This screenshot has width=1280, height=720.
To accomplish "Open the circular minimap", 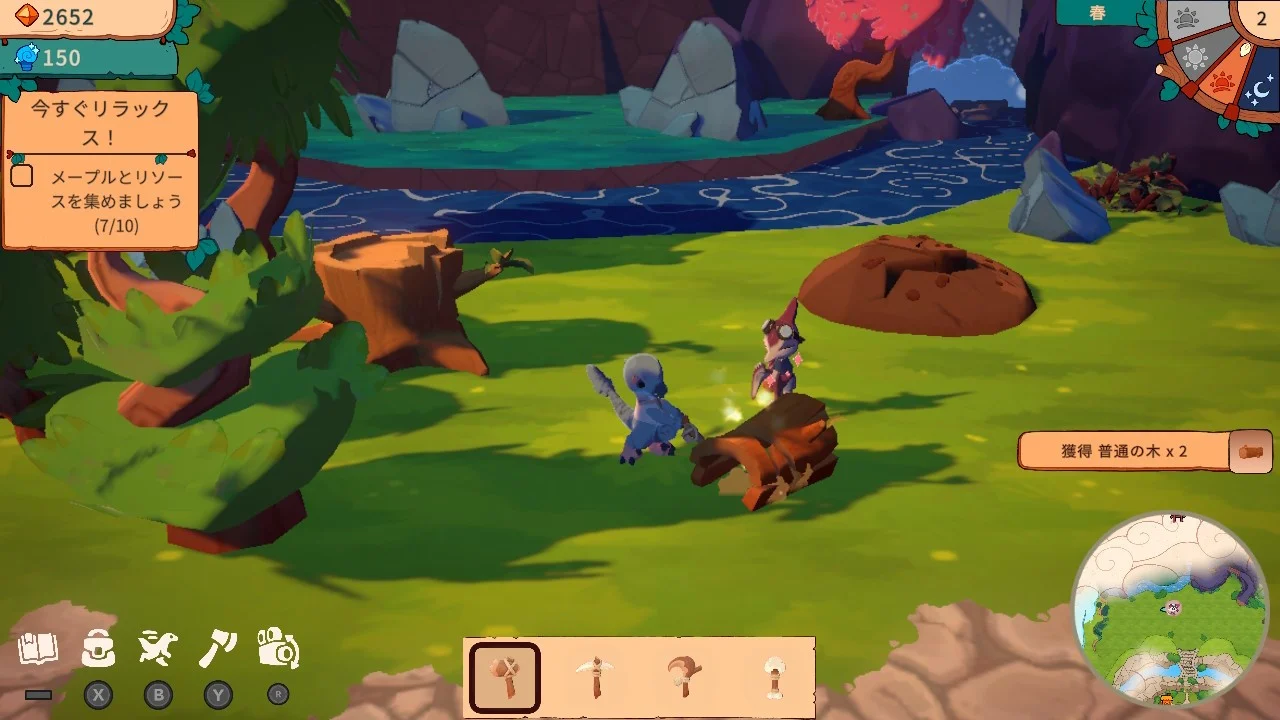I will (1169, 610).
